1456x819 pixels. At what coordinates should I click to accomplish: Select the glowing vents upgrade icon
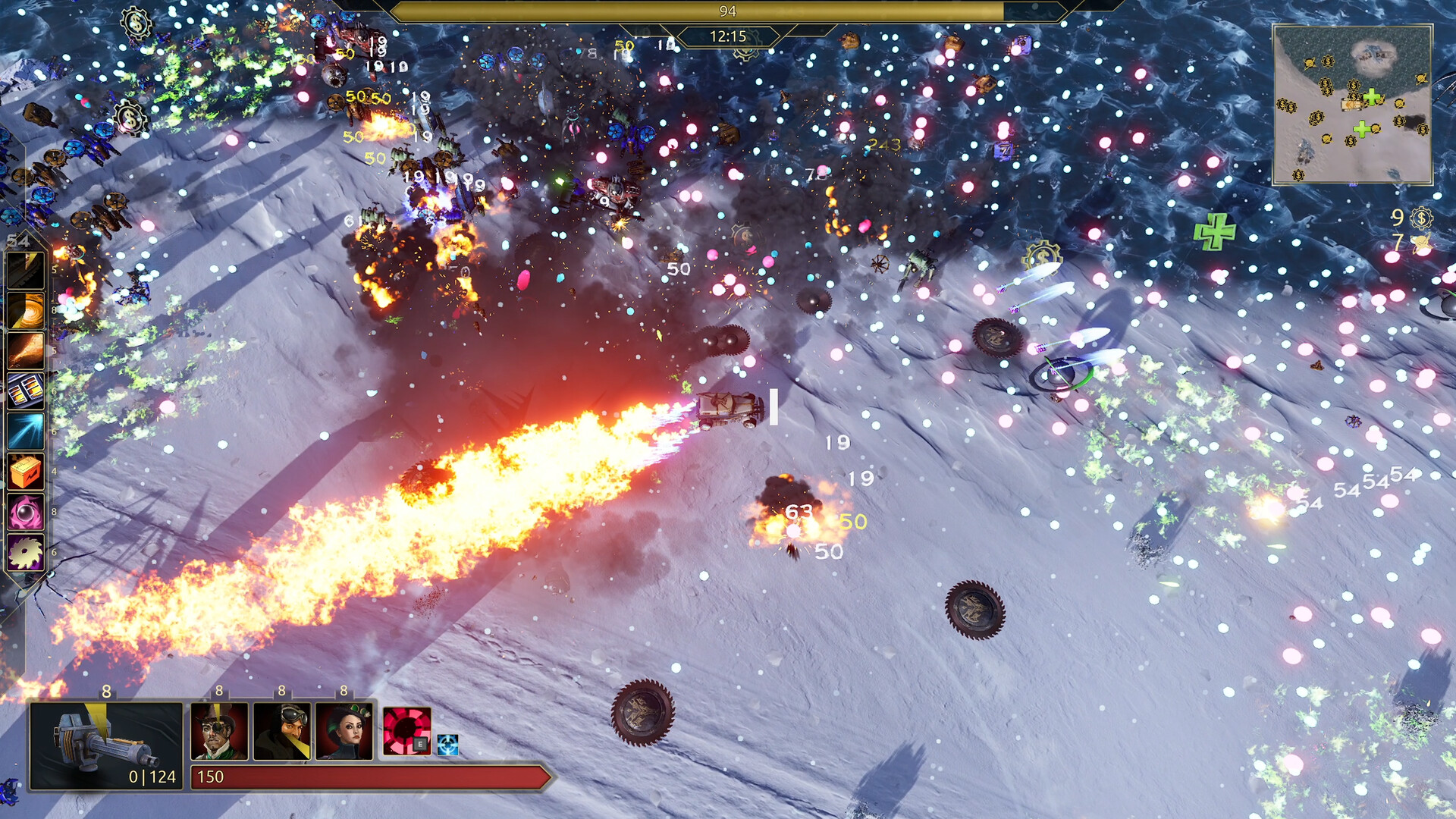tap(26, 391)
